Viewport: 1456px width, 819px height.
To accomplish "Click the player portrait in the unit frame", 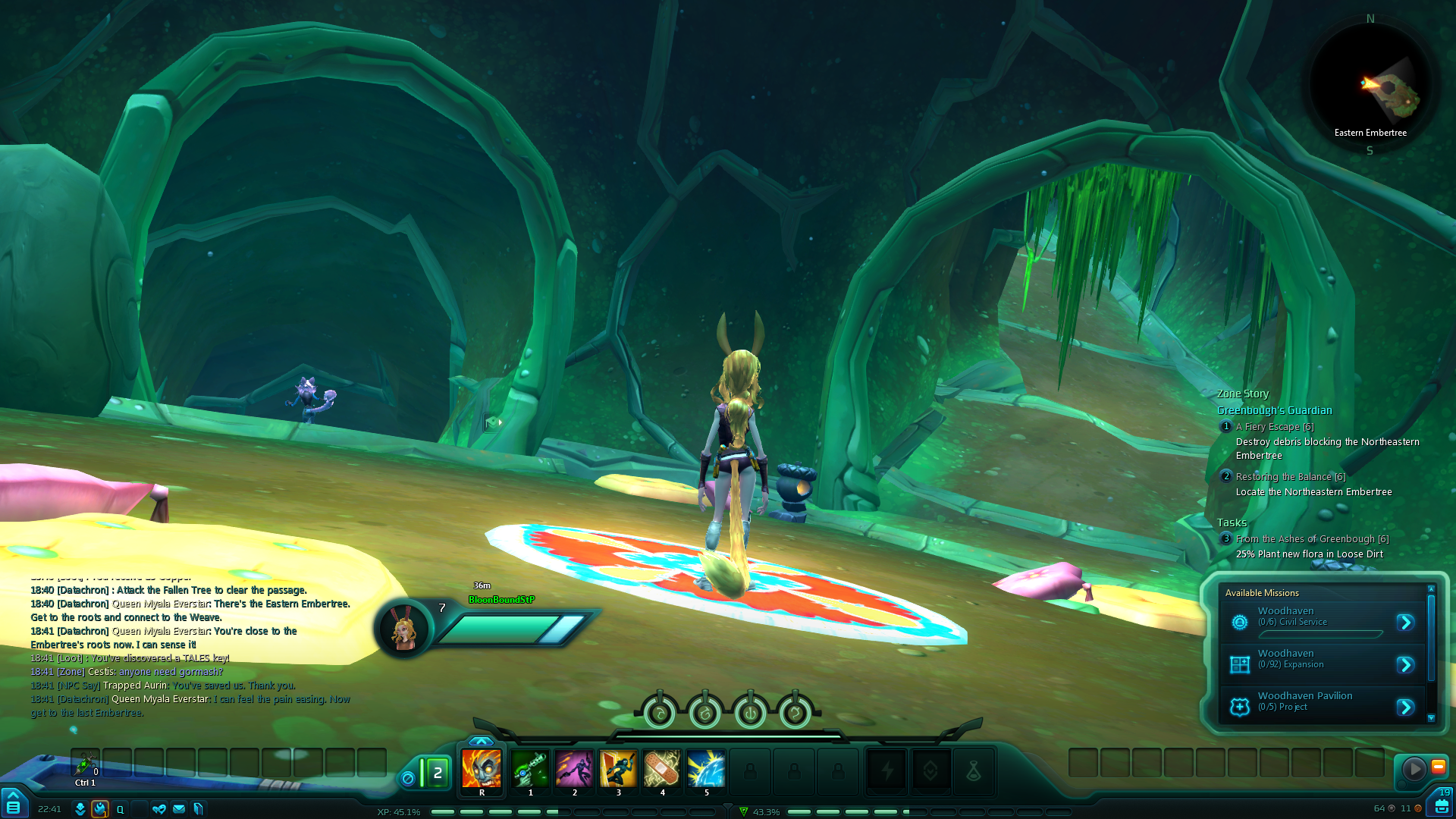I will 403,629.
